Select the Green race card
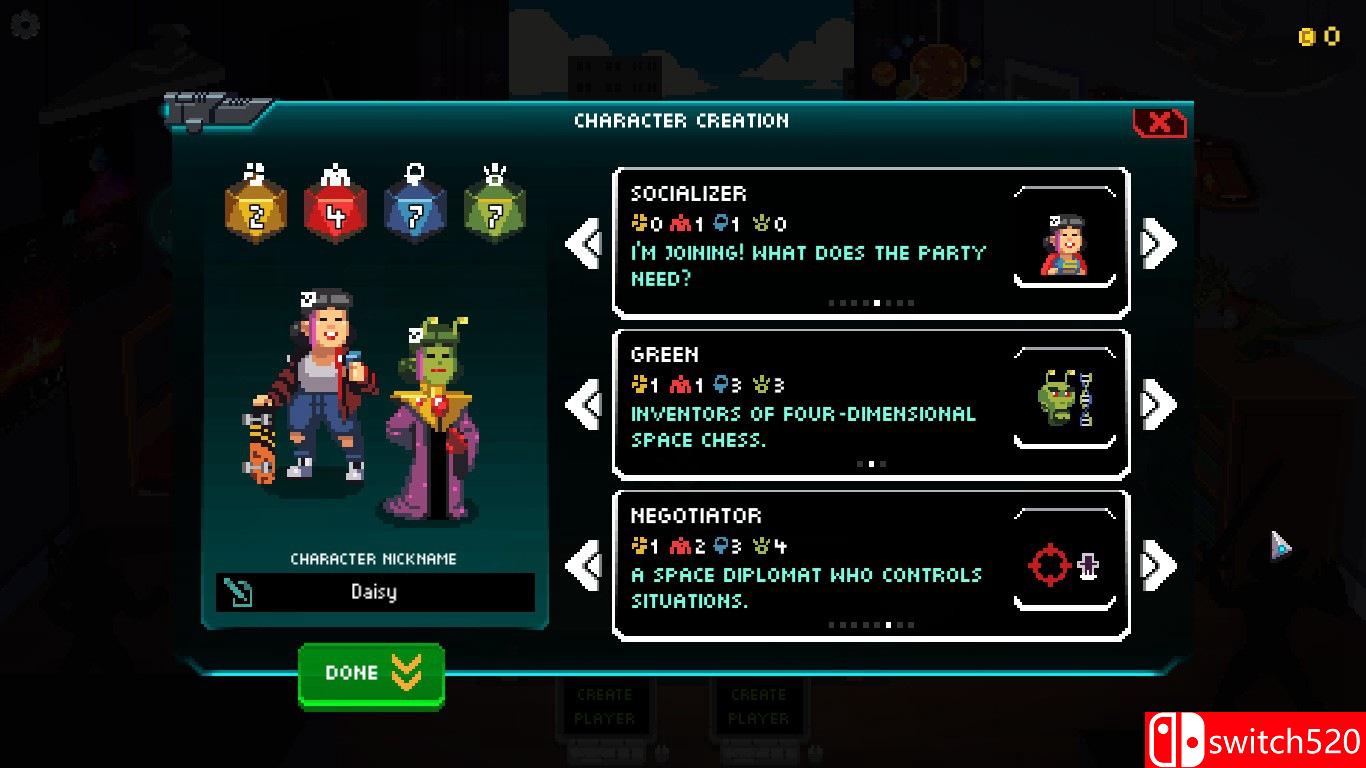 [x=870, y=404]
